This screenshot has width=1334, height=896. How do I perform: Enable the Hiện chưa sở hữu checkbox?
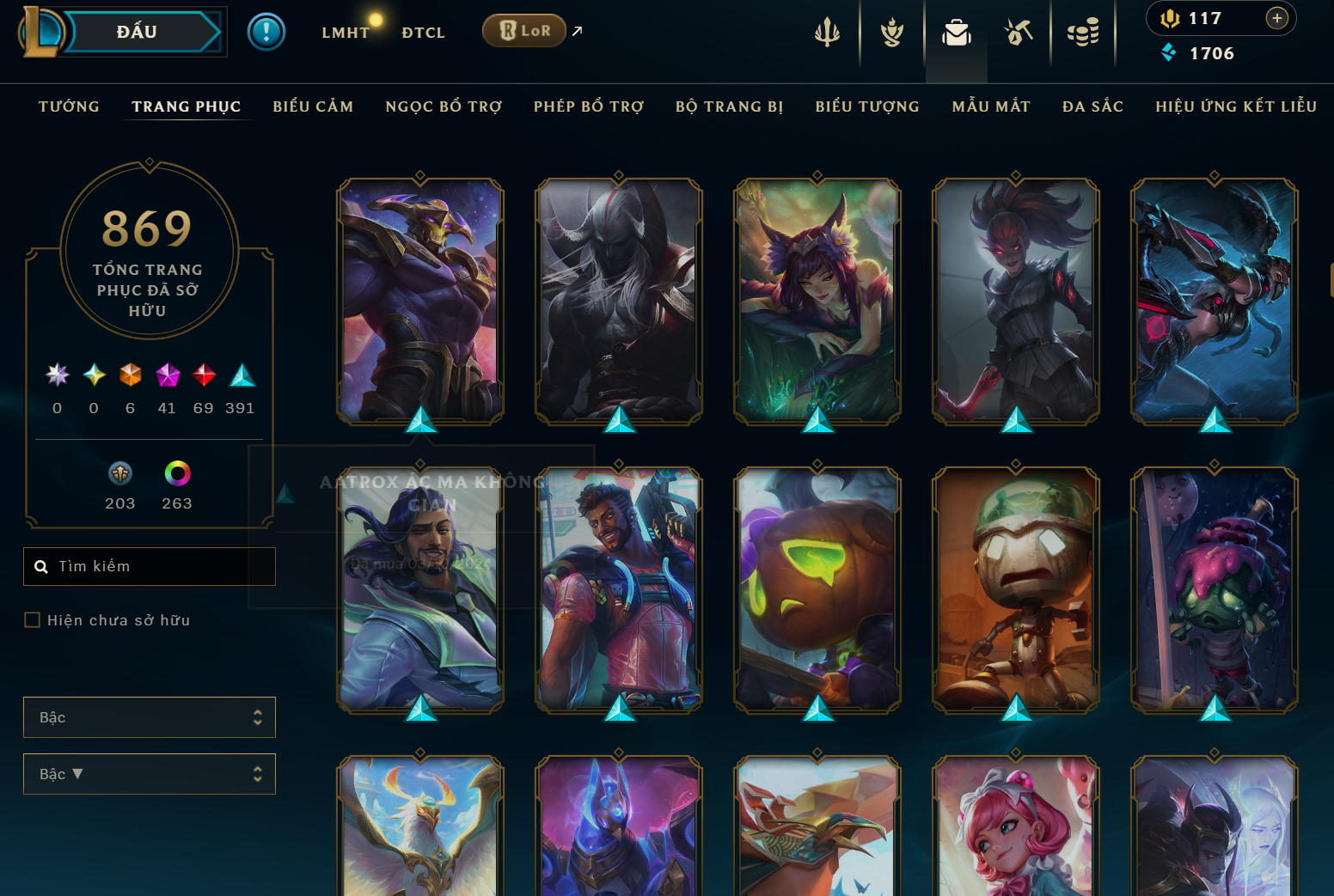[33, 619]
